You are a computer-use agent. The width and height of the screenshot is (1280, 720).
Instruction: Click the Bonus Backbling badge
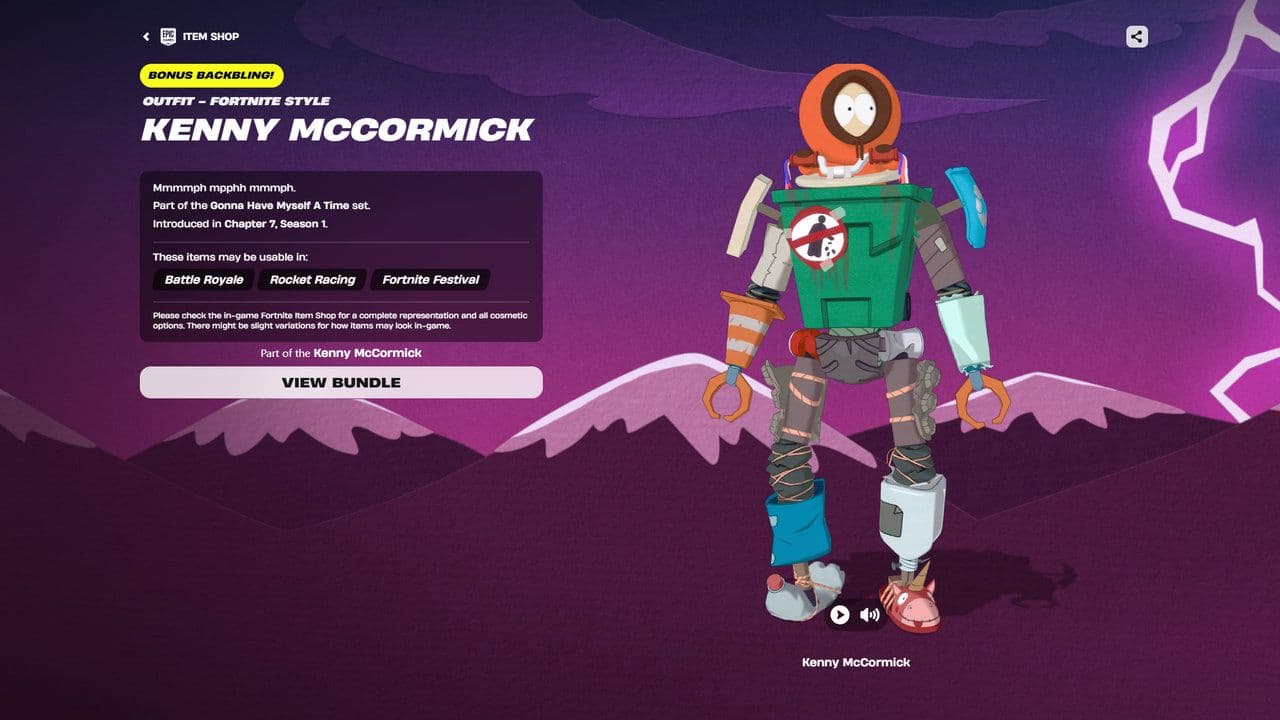212,75
